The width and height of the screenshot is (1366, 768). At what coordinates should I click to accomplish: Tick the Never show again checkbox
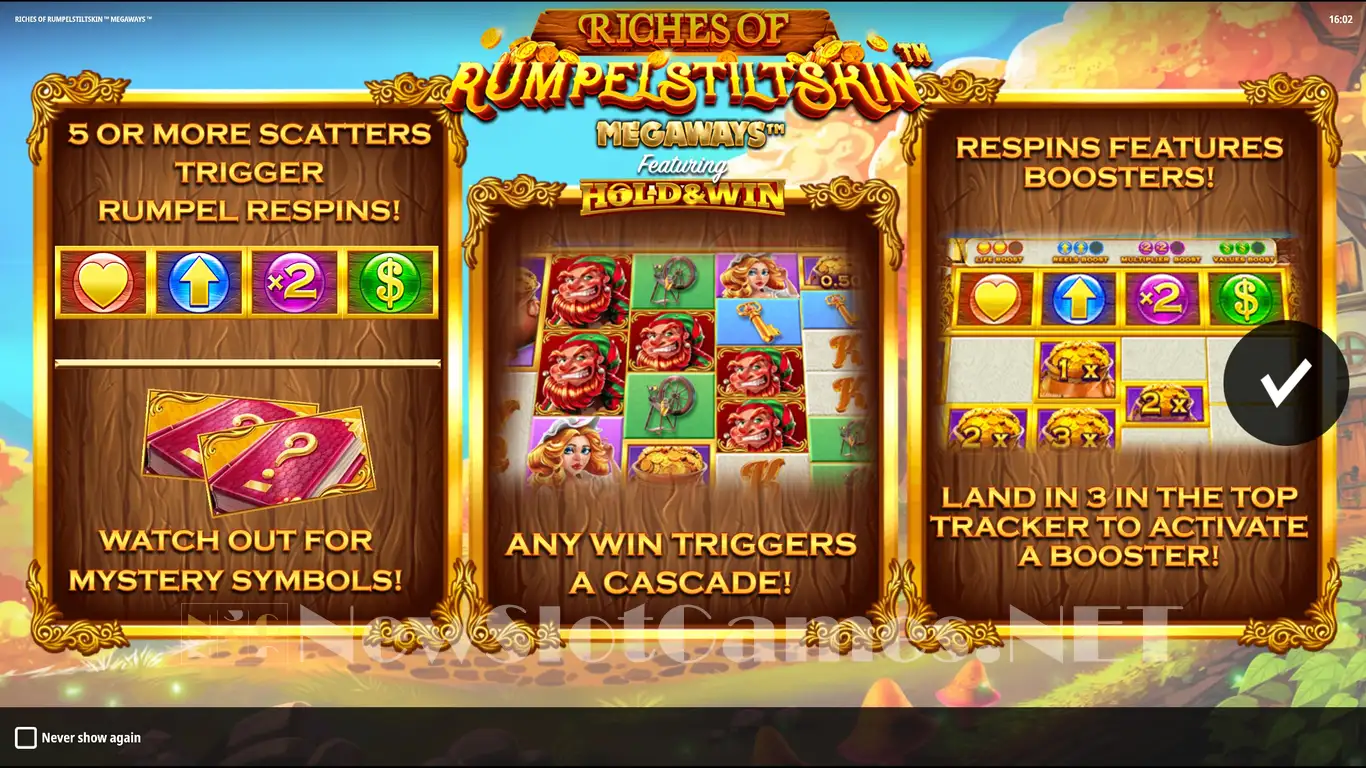tap(26, 738)
